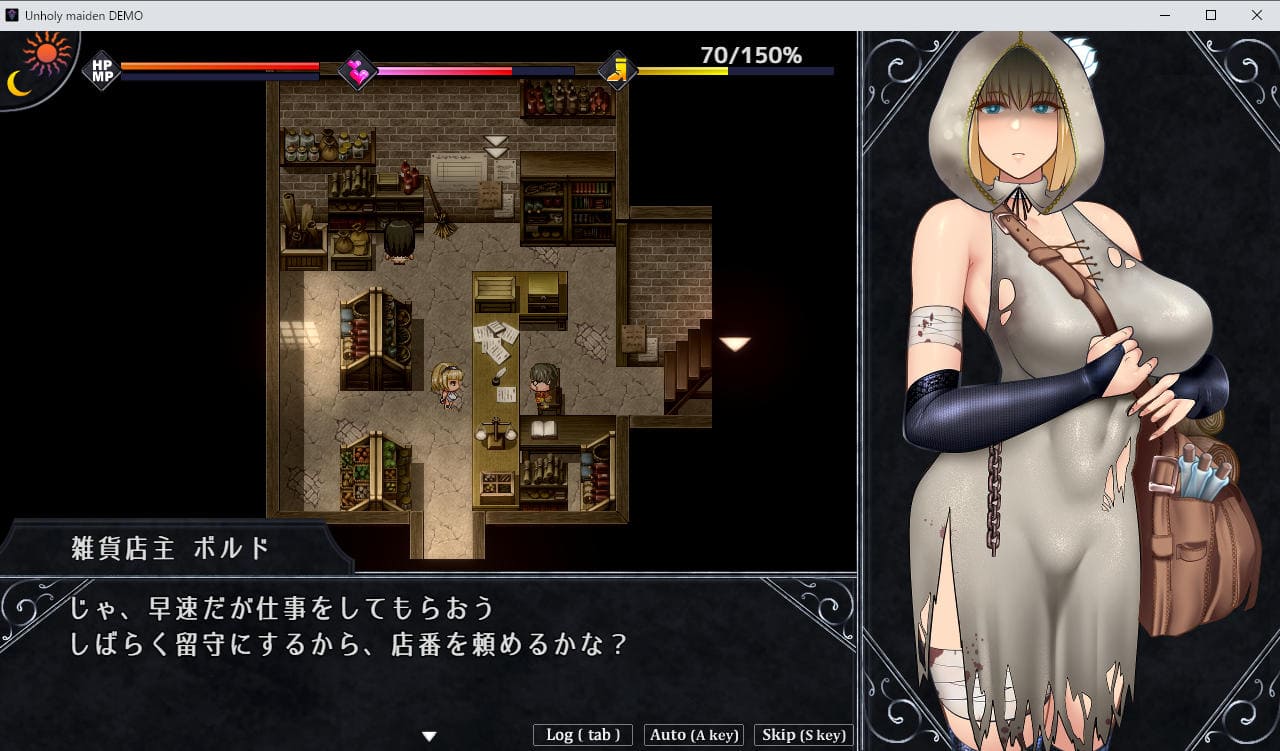Enable Auto dialogue mode

point(694,735)
